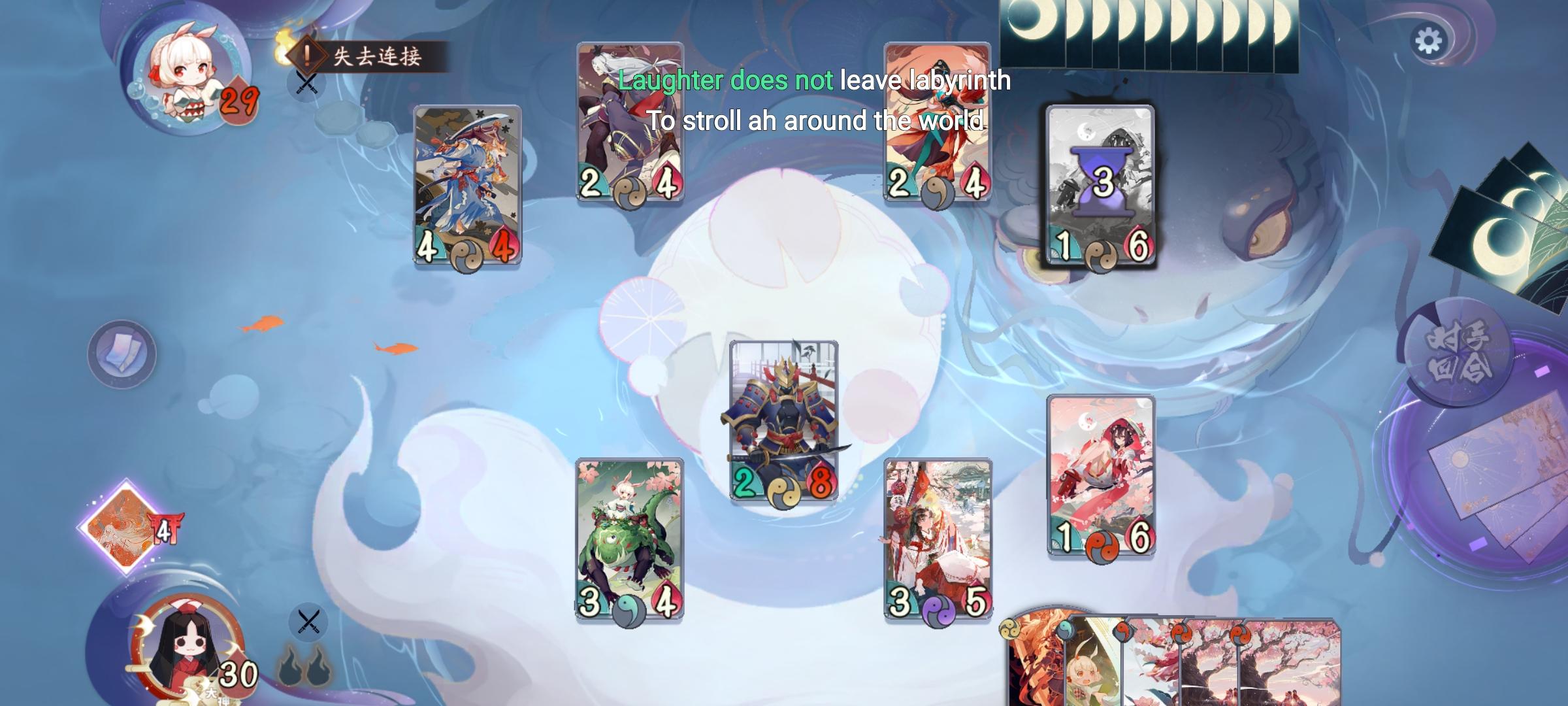Select the circular discard pile icon on the left
Viewport: 1568px width, 706px height.
point(124,354)
